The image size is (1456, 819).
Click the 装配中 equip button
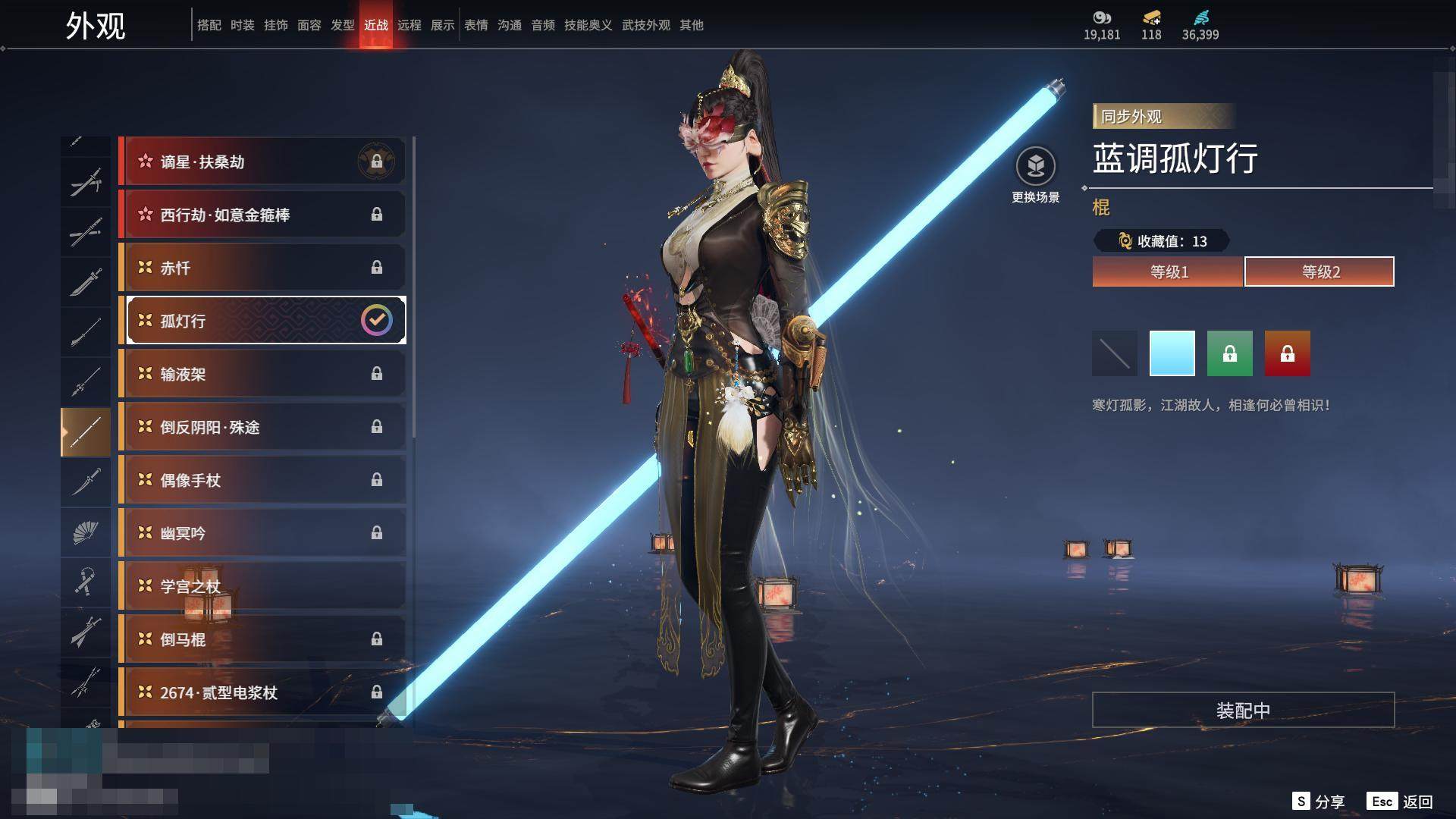pyautogui.click(x=1243, y=711)
